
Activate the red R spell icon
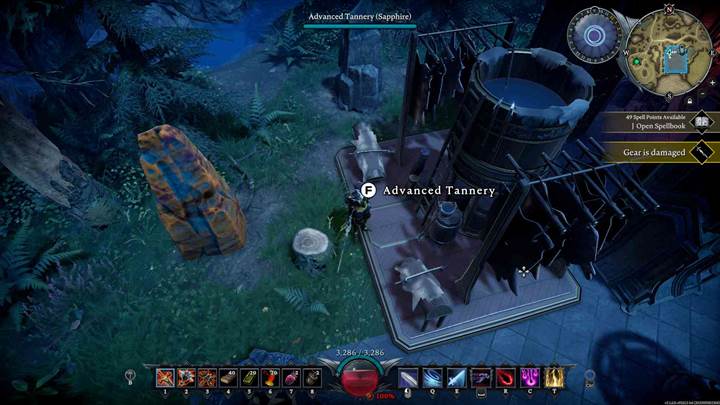(x=505, y=378)
